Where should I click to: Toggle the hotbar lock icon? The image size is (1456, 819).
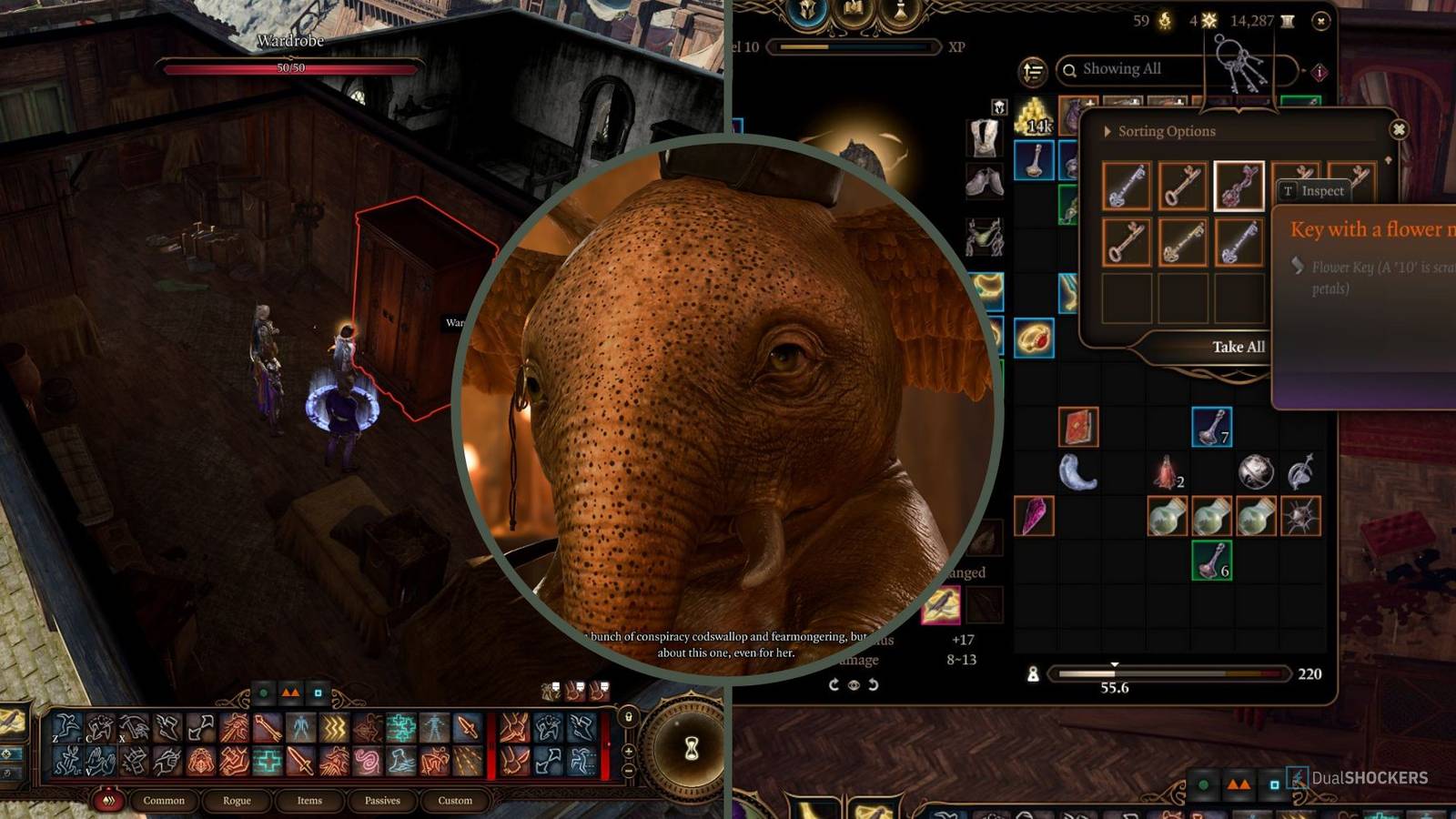point(629,717)
